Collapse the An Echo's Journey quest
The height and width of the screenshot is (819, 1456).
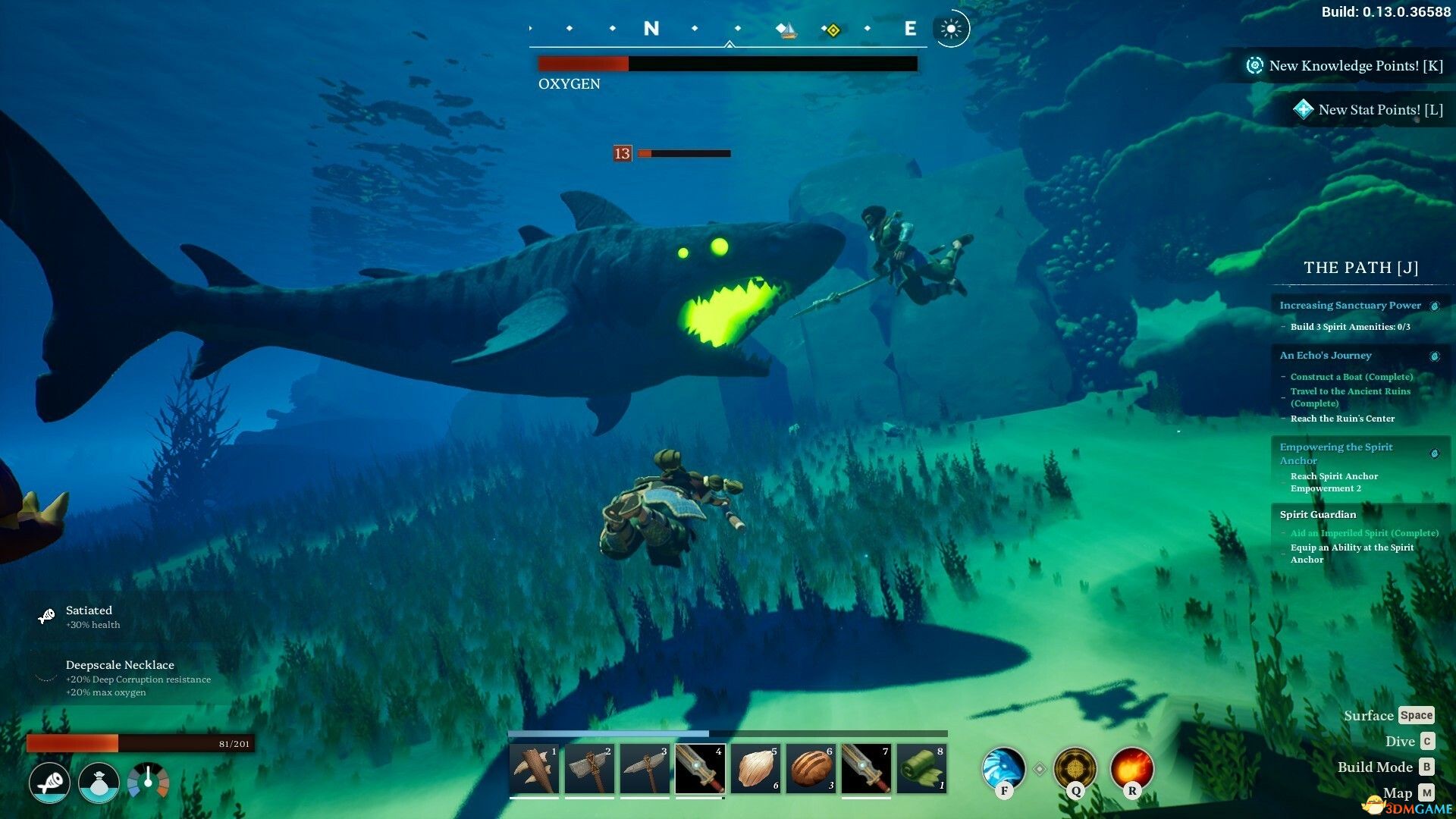tap(1325, 355)
